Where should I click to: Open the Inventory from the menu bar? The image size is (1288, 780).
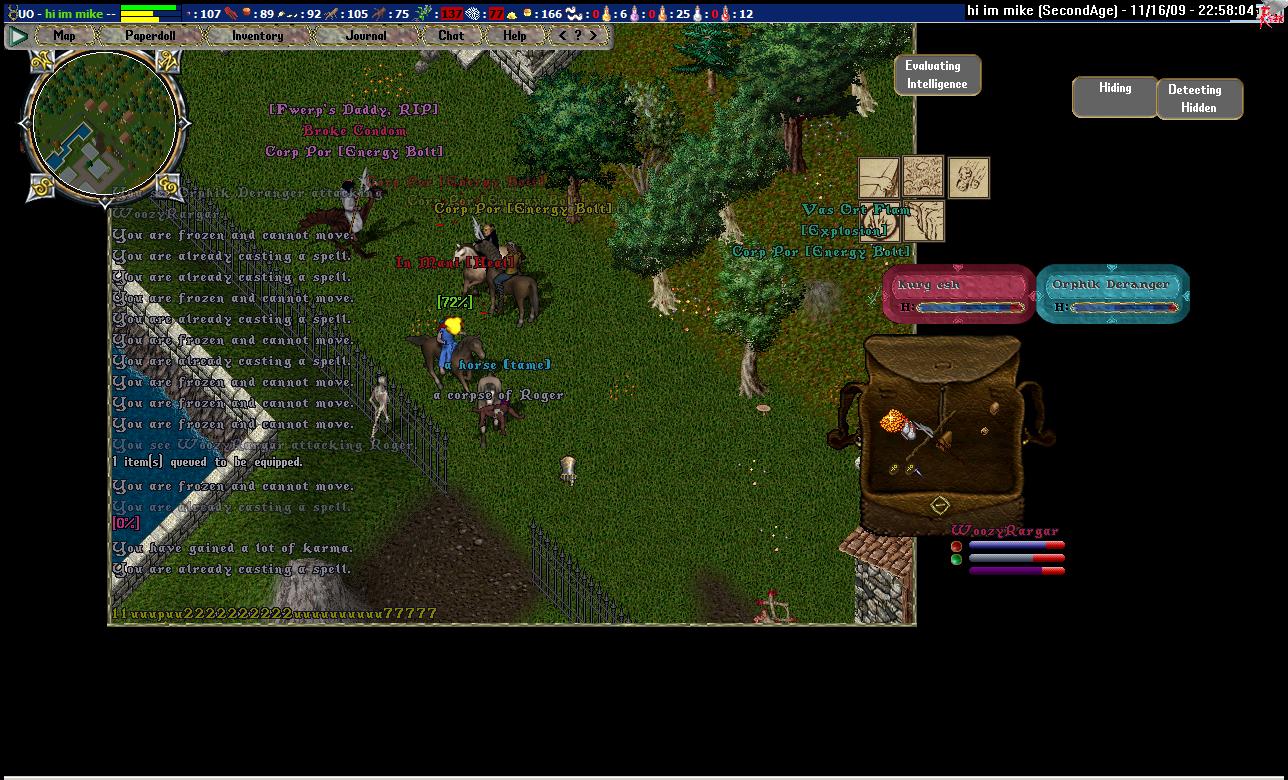tap(257, 36)
